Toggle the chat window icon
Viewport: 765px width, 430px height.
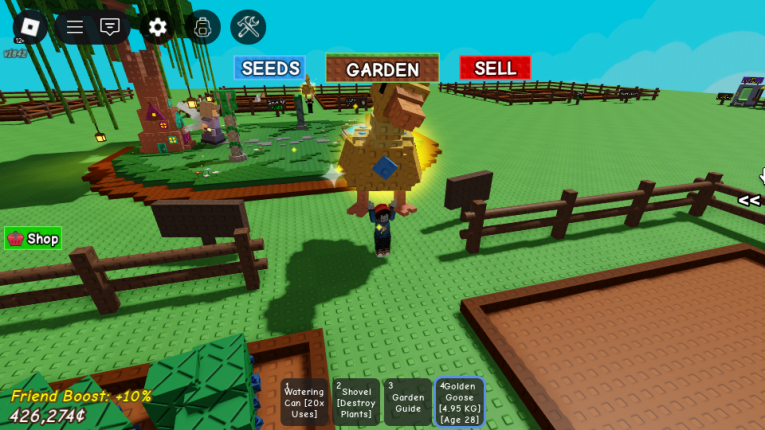110,27
